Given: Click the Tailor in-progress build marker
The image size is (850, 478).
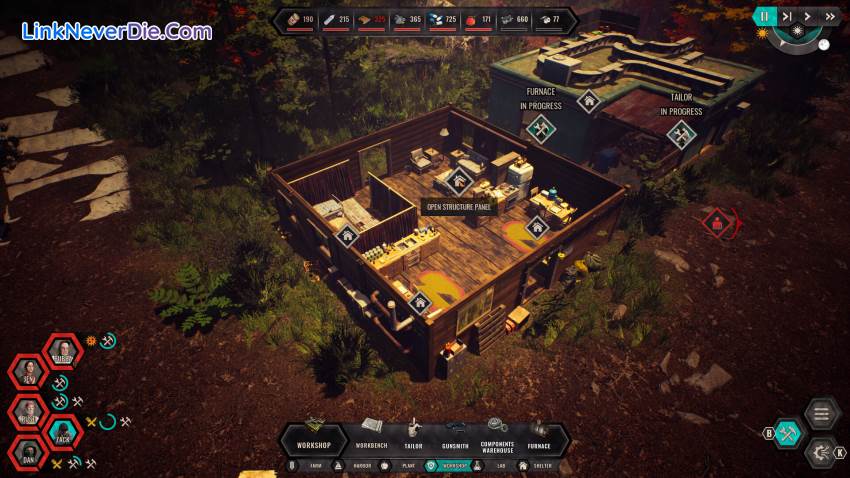Looking at the screenshot, I should point(682,135).
